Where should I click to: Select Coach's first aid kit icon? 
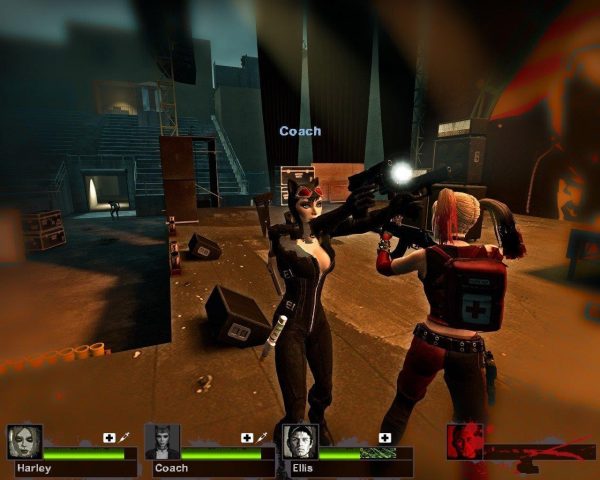(x=247, y=438)
